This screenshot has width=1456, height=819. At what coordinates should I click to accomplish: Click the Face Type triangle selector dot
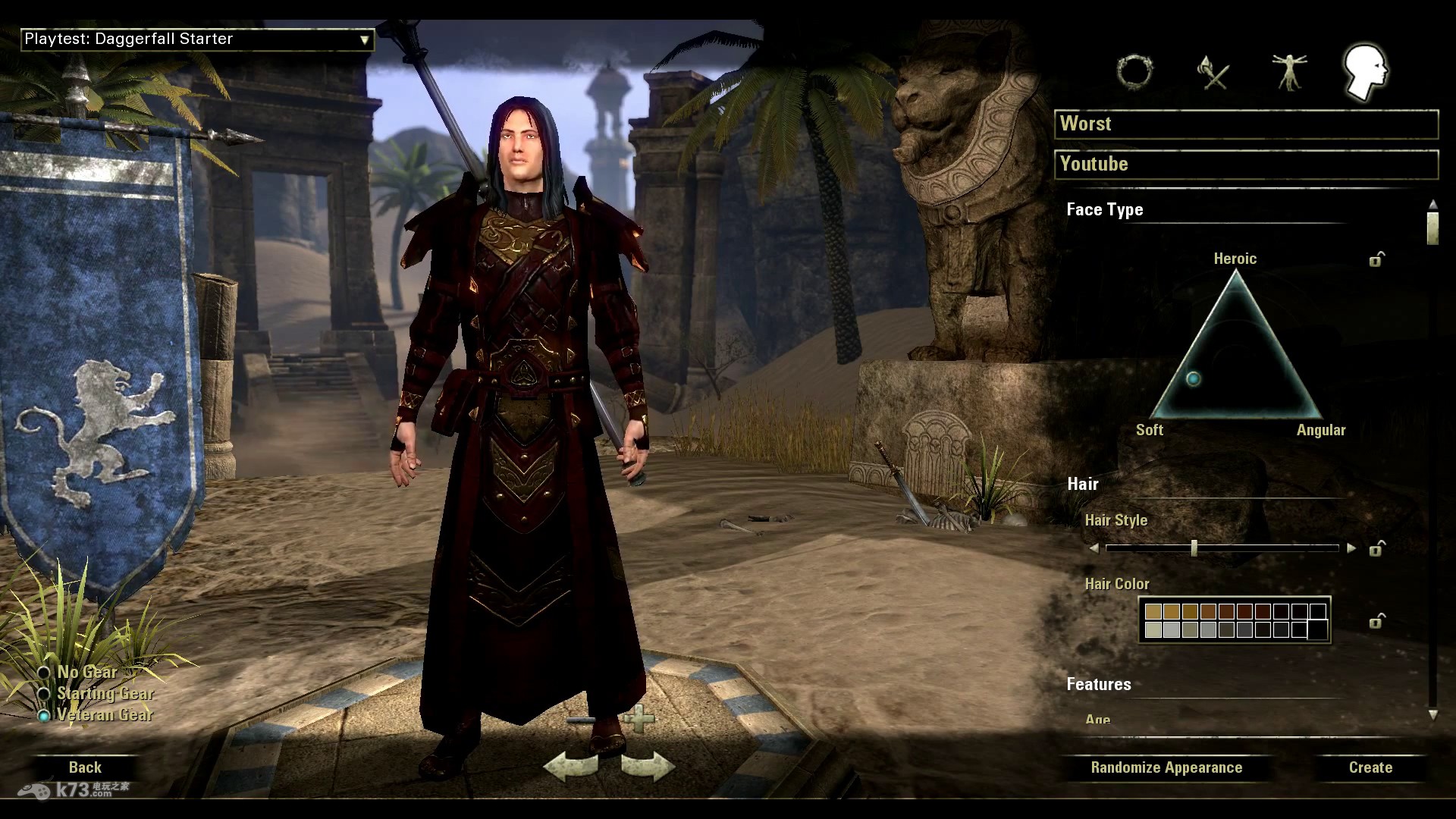(1194, 378)
